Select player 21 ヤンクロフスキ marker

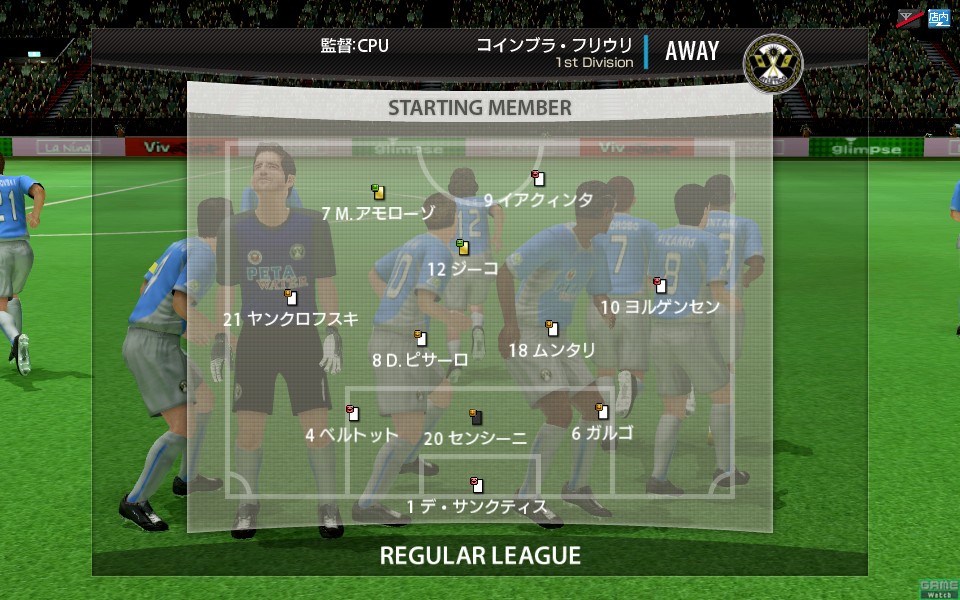tap(290, 297)
